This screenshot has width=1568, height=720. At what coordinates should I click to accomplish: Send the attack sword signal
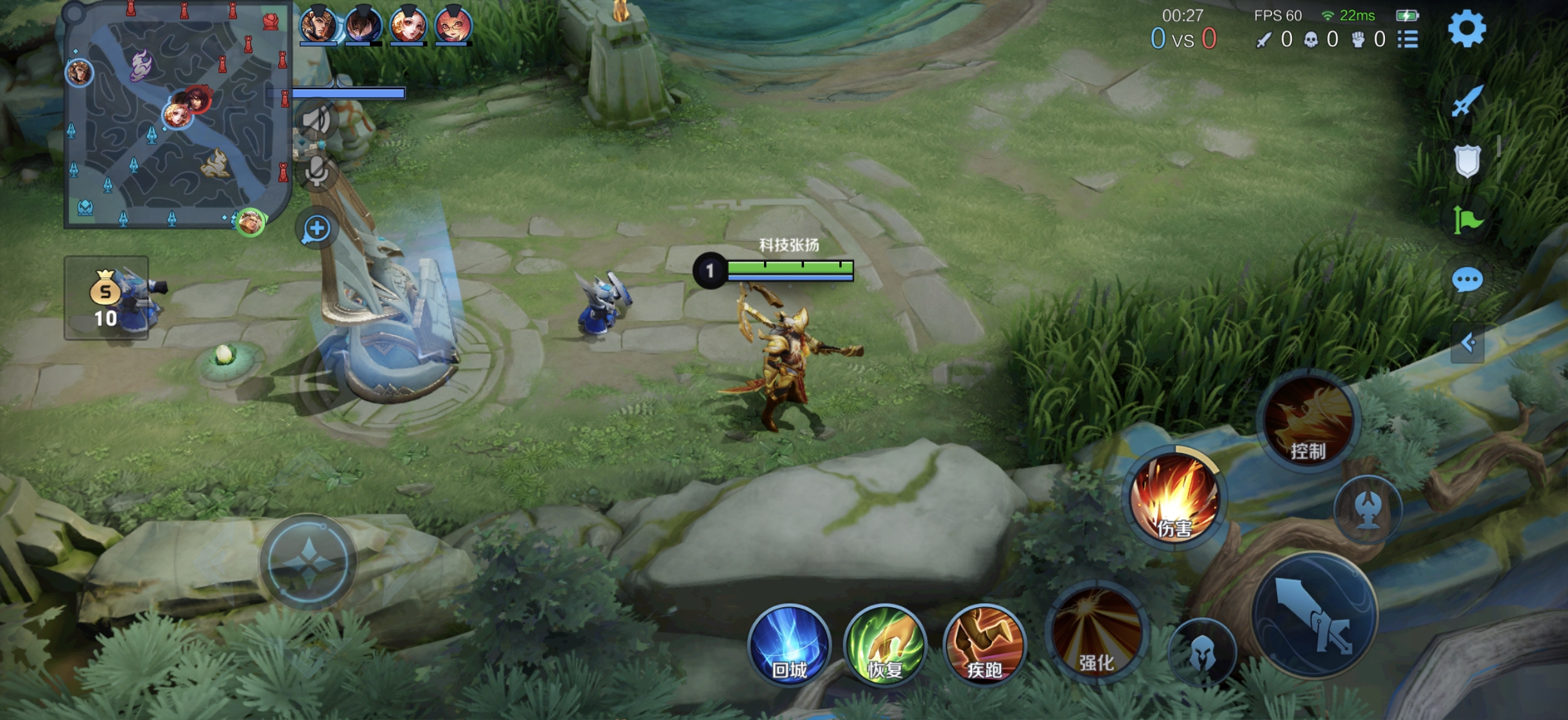[1467, 101]
